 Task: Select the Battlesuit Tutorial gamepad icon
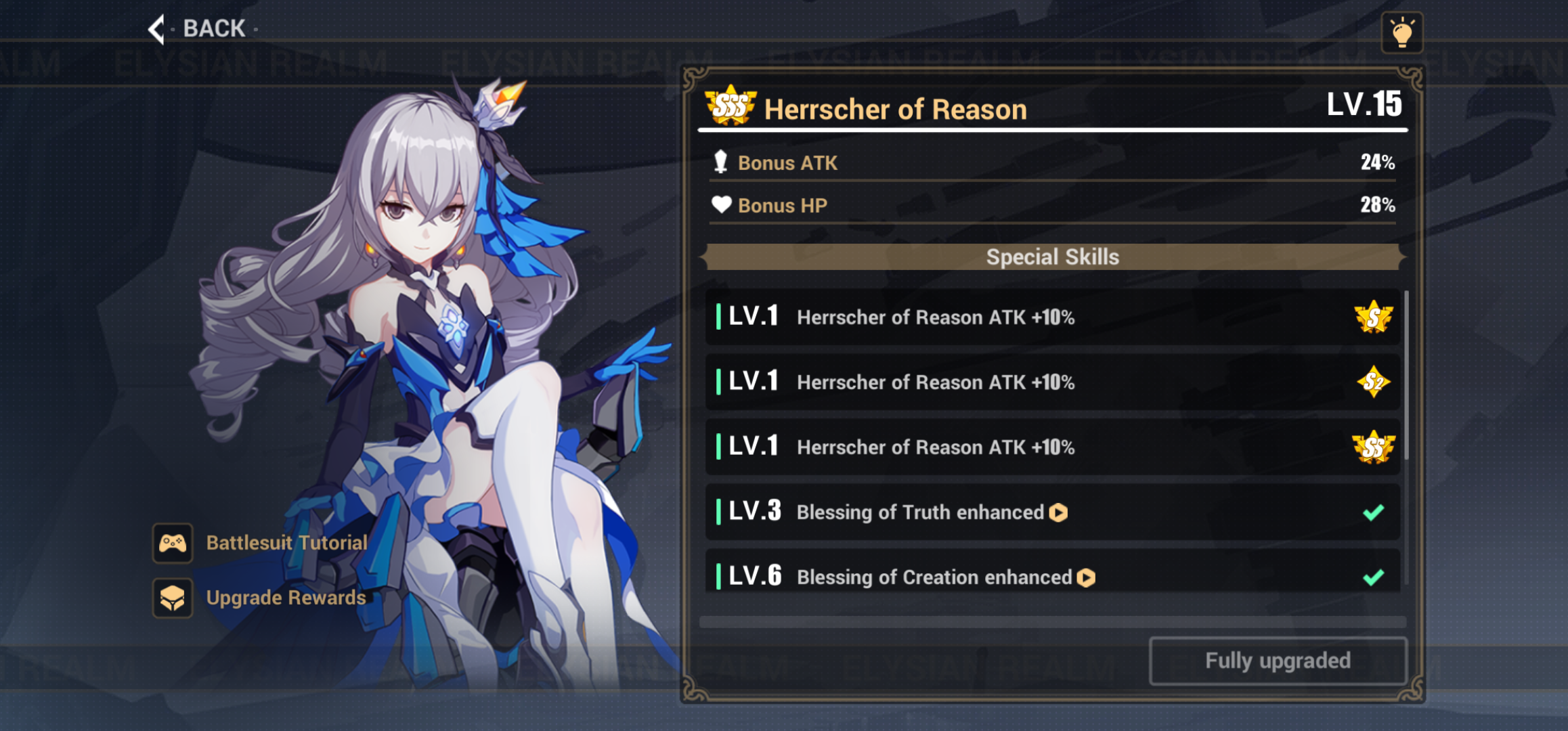tap(173, 542)
